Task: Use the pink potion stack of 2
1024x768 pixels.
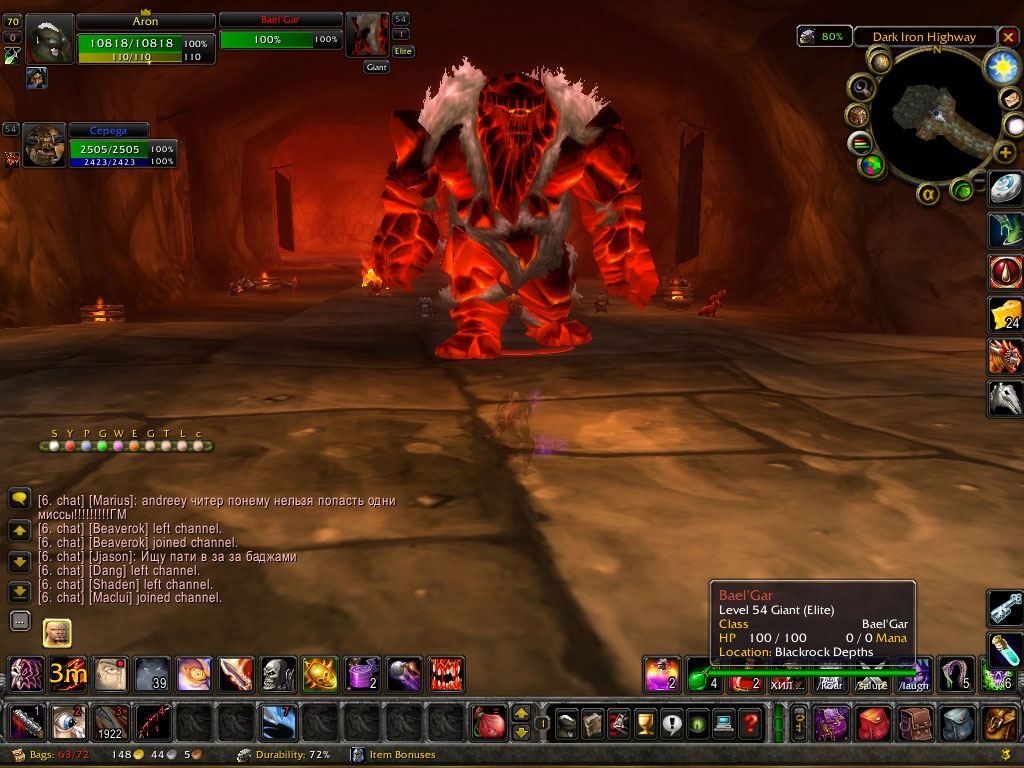Action: tap(662, 675)
